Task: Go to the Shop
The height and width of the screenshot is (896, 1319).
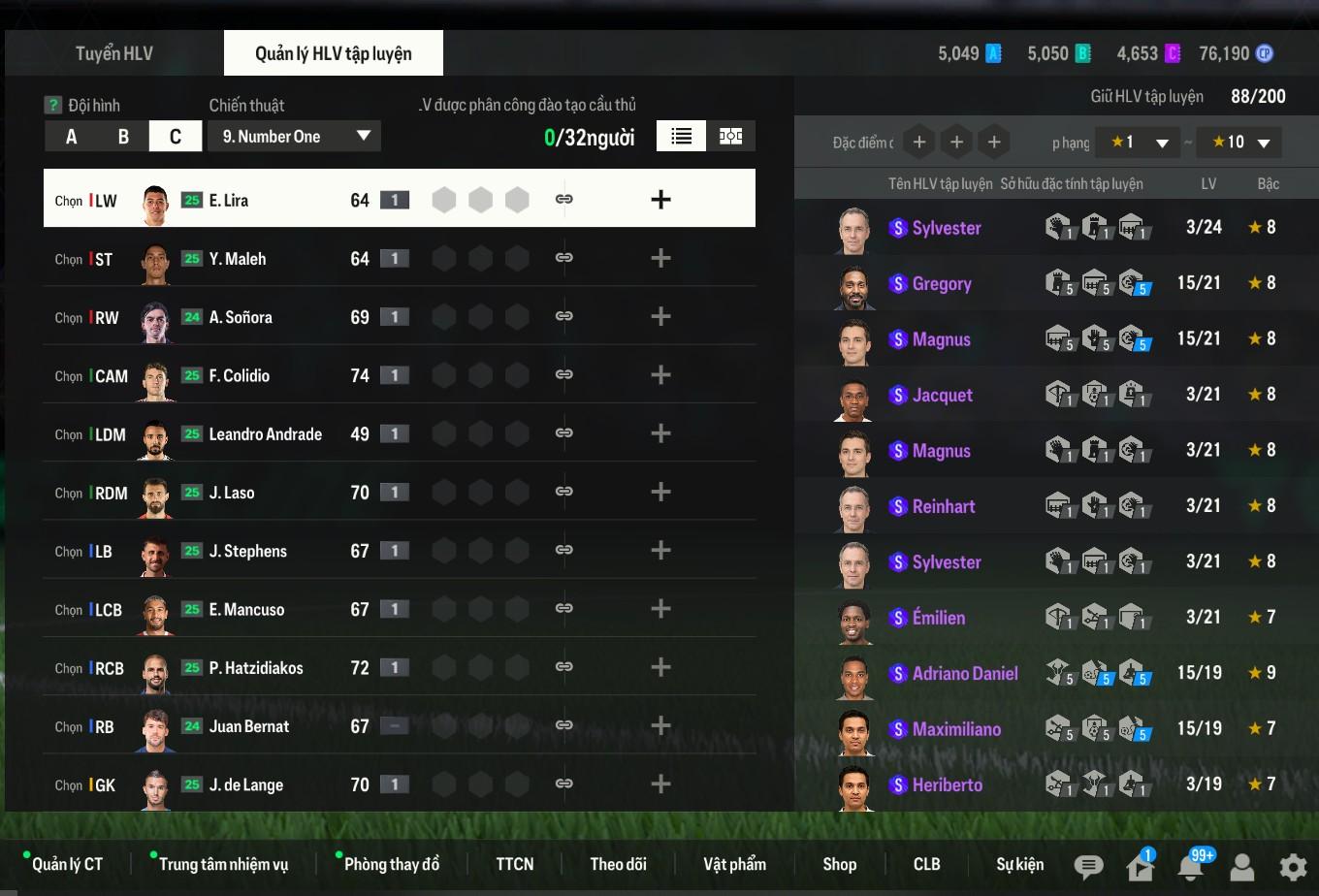Action: point(839,864)
